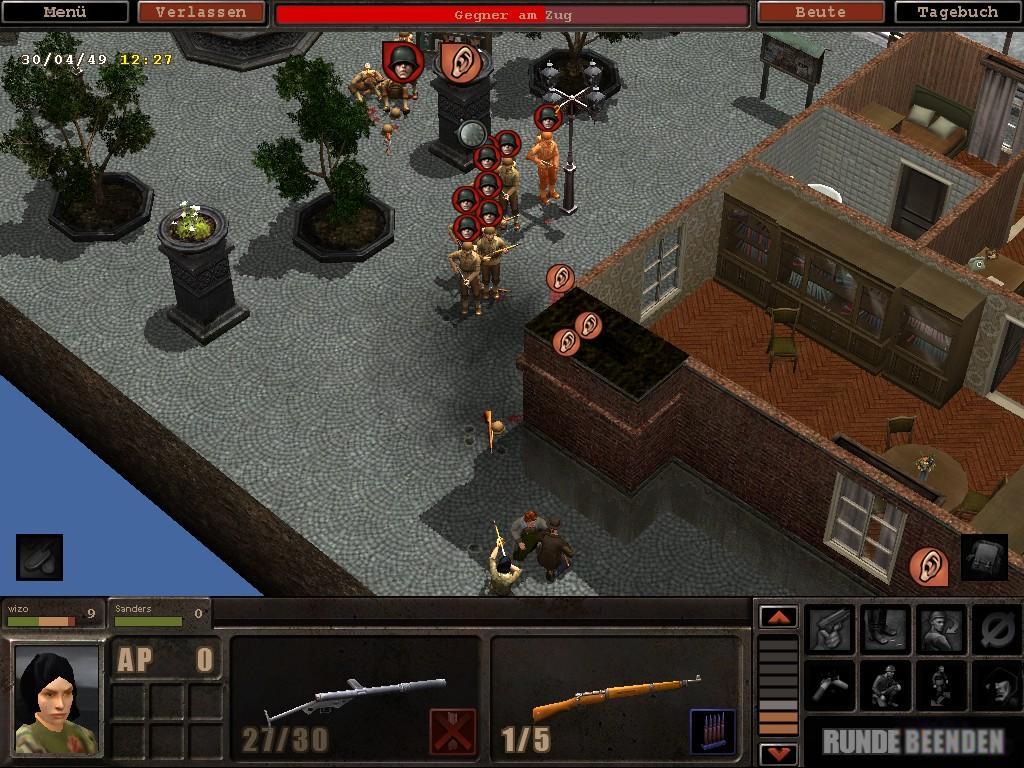This screenshot has width=1024, height=768.
Task: Open the backpack inventory icon
Action: (984, 558)
